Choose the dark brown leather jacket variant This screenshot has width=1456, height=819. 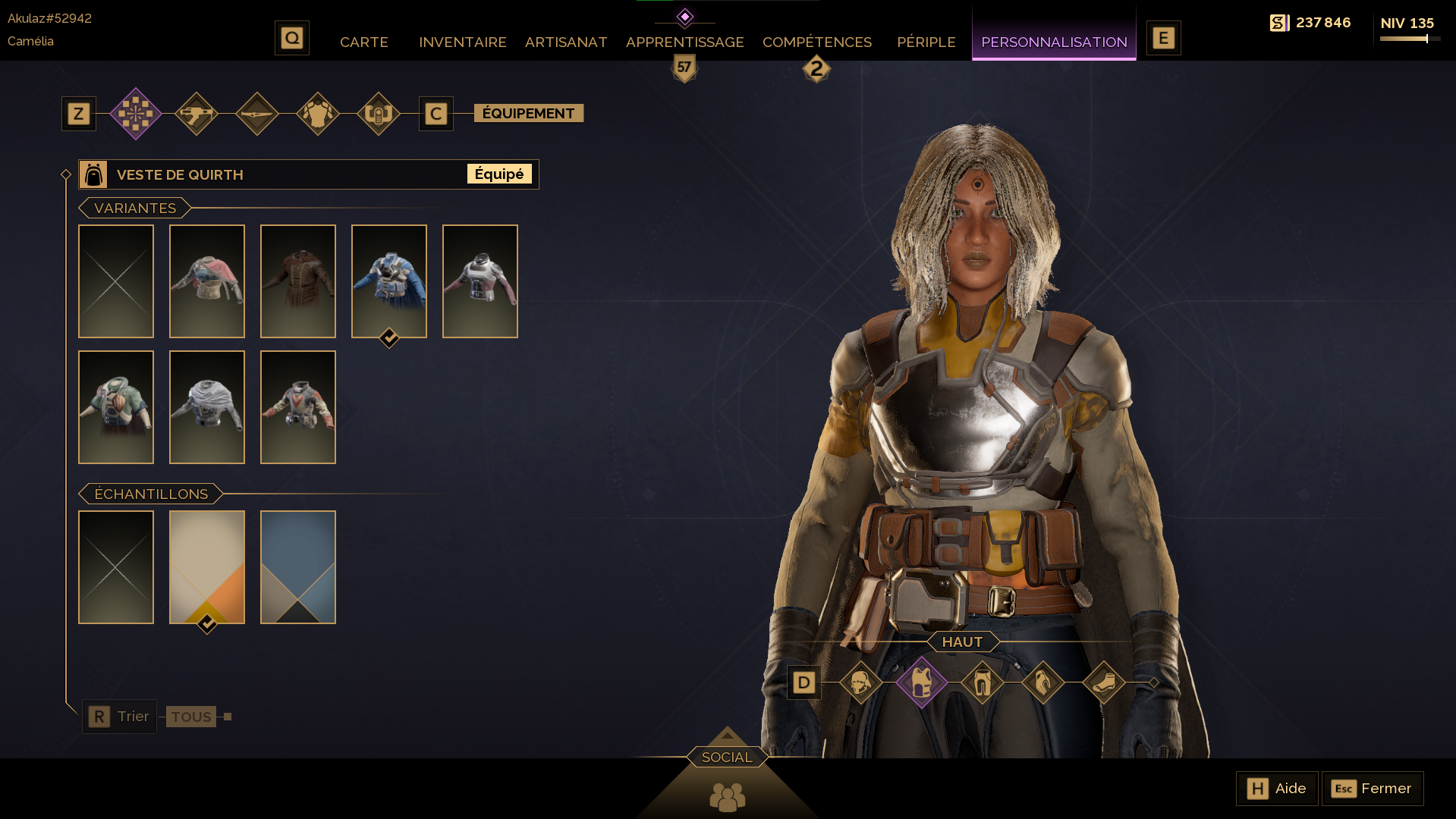[298, 281]
